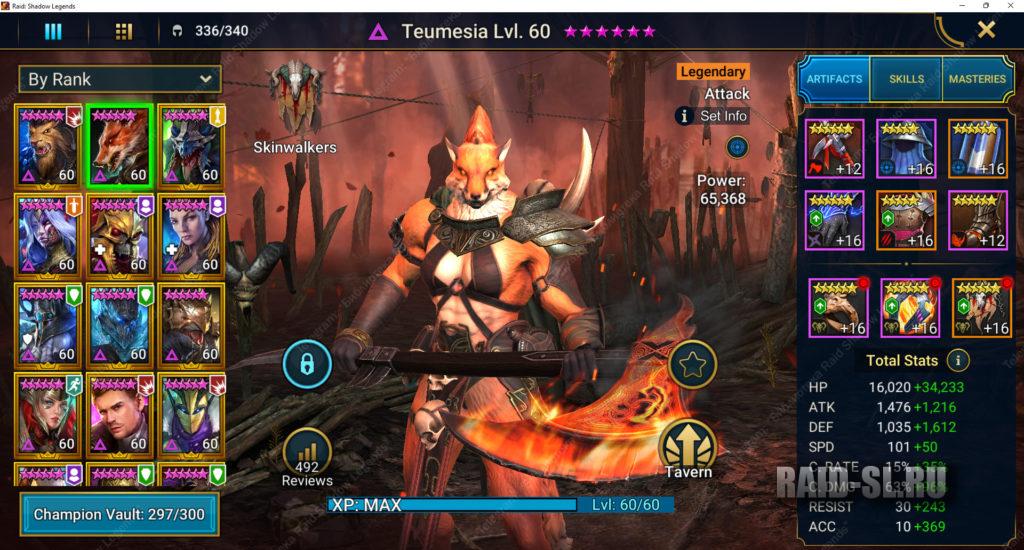Close the champion screen with the X

986,30
